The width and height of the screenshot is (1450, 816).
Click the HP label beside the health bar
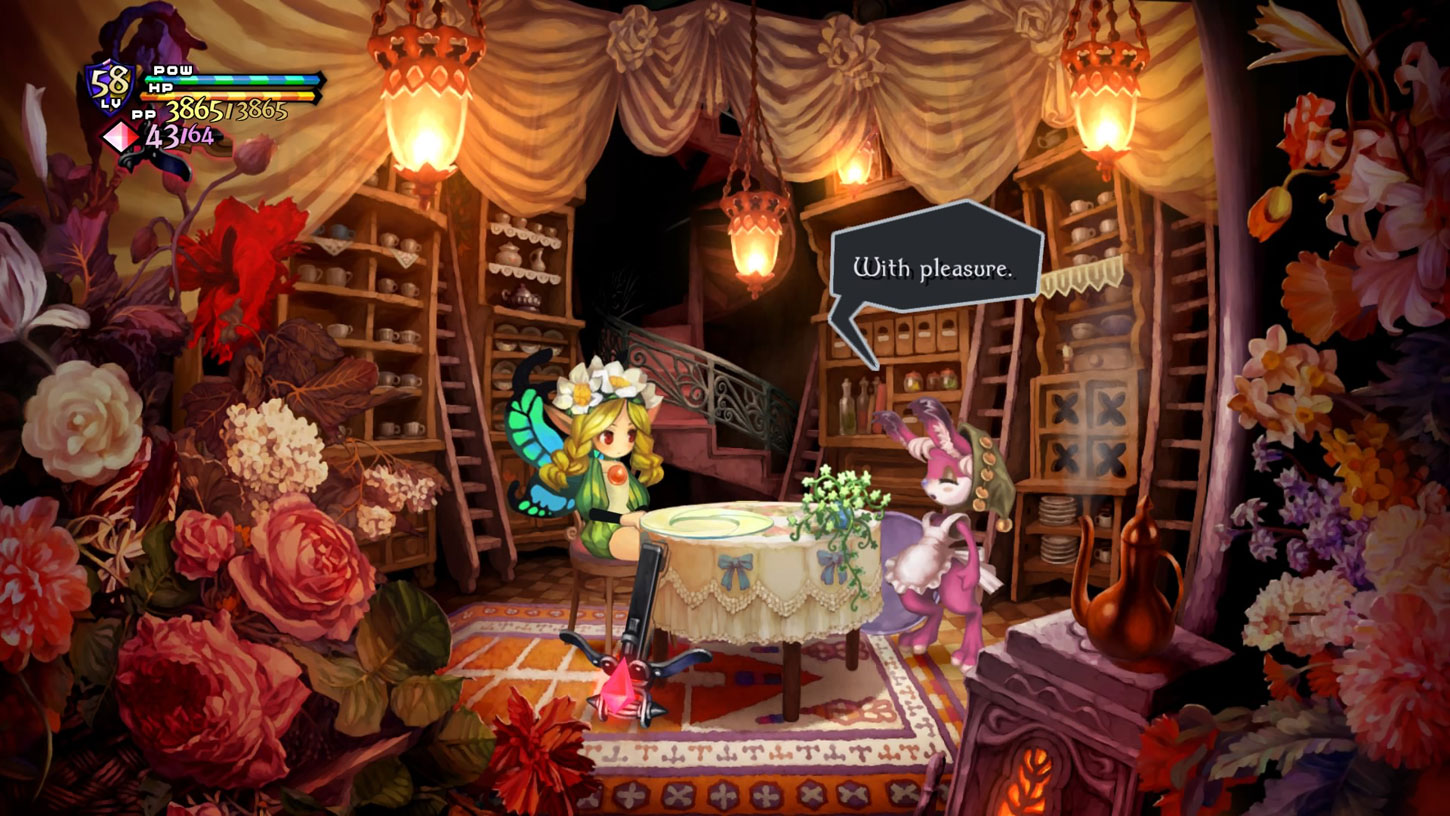159,87
